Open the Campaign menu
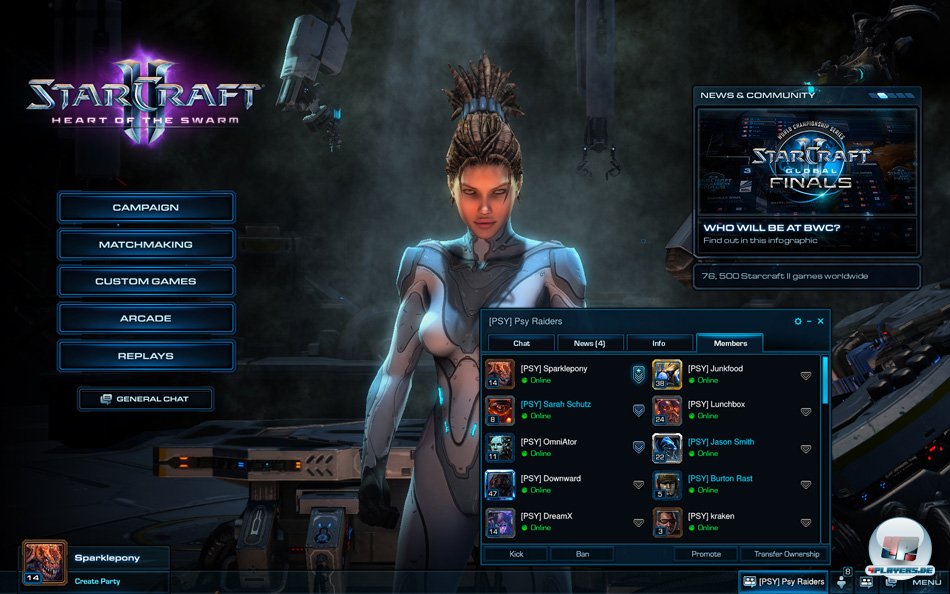 tap(146, 208)
